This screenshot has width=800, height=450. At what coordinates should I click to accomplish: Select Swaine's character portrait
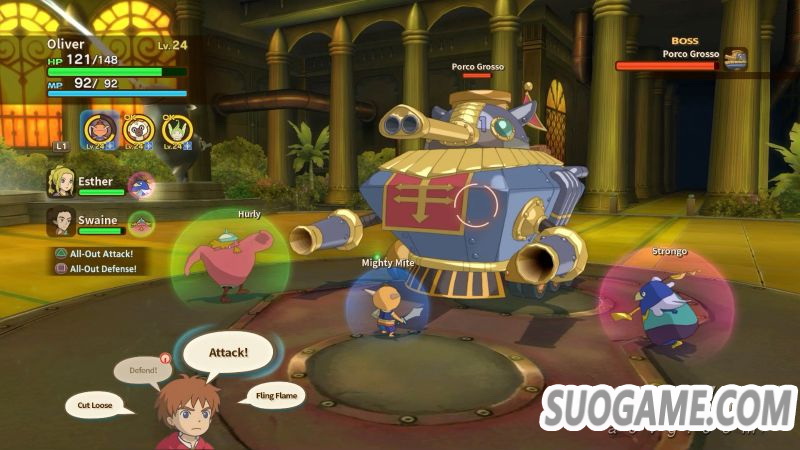tap(61, 221)
